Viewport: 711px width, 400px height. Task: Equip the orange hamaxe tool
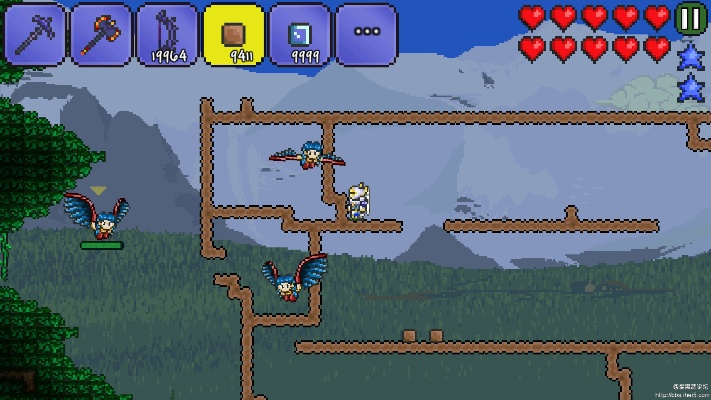[102, 34]
